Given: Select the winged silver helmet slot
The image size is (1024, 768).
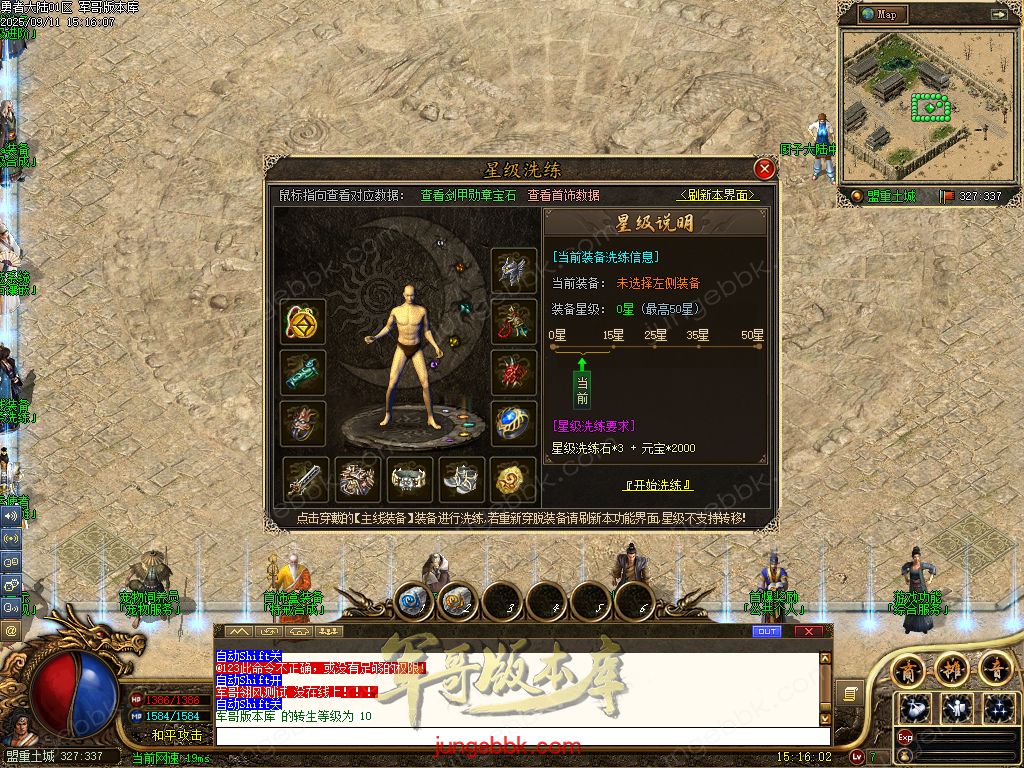Looking at the screenshot, I should click(514, 270).
